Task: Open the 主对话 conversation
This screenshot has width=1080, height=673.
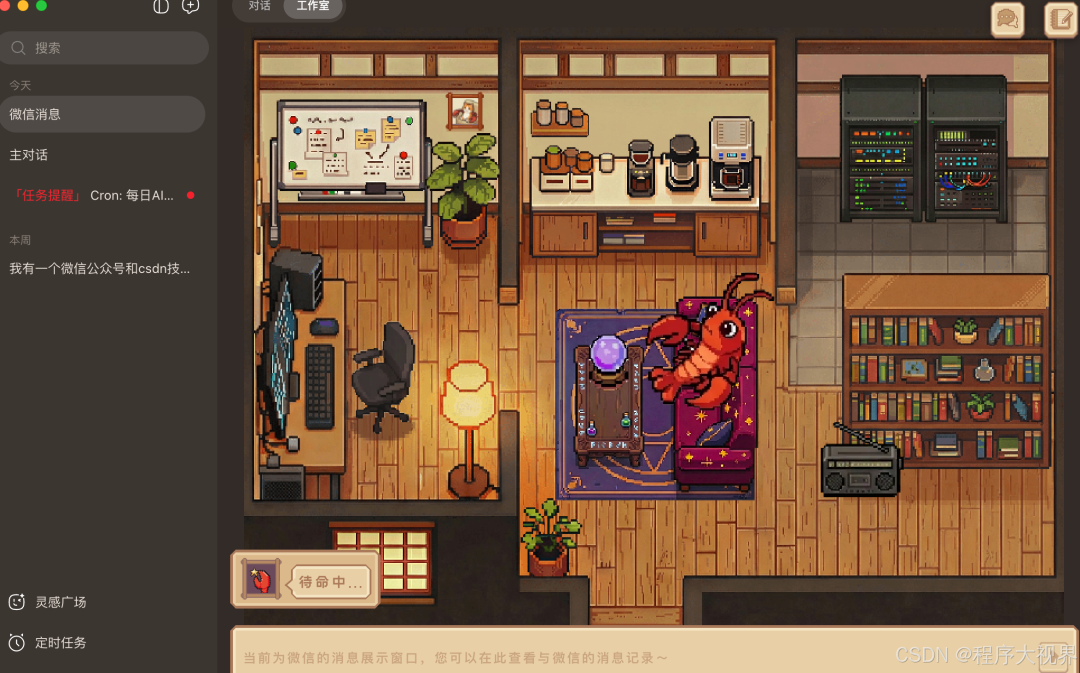Action: tap(102, 155)
